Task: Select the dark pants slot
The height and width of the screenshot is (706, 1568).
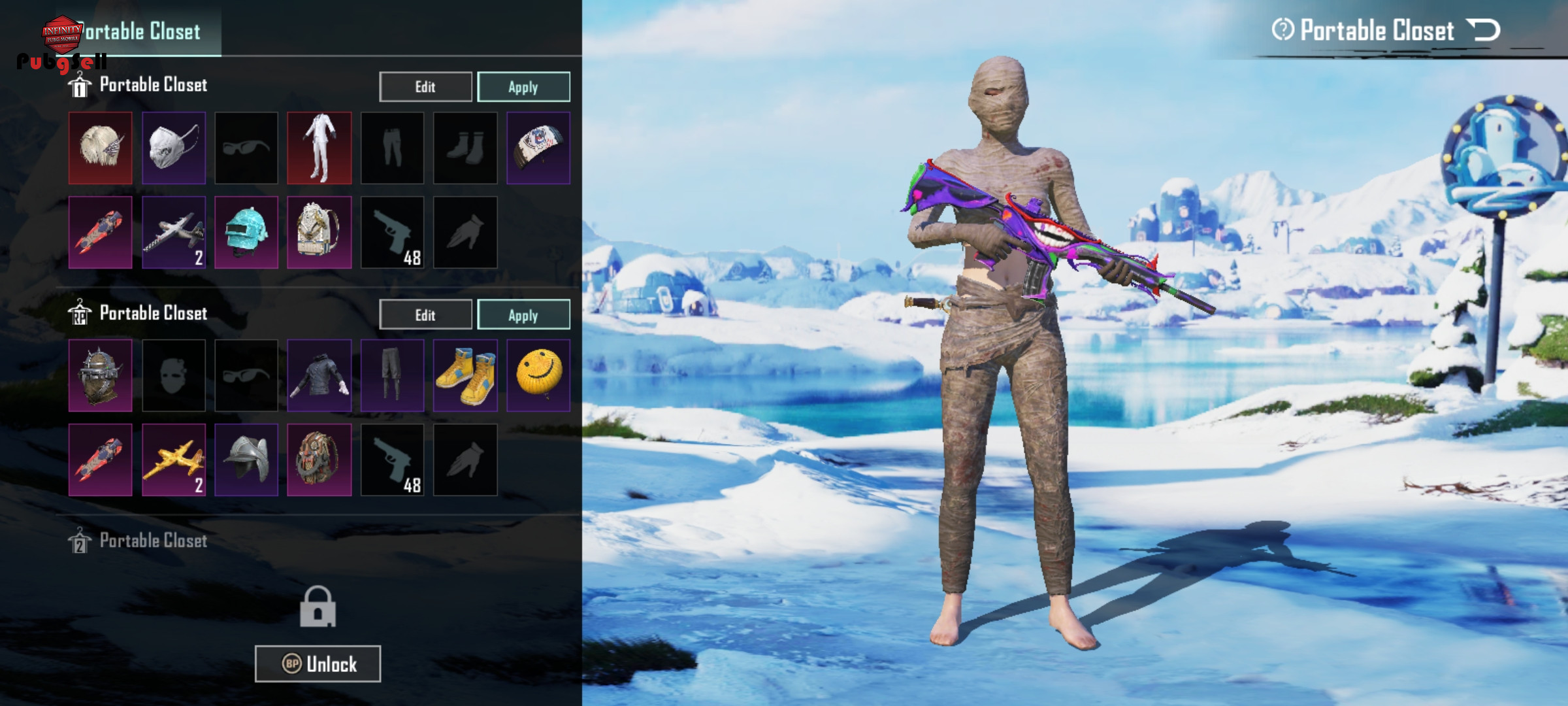Action: click(x=392, y=375)
